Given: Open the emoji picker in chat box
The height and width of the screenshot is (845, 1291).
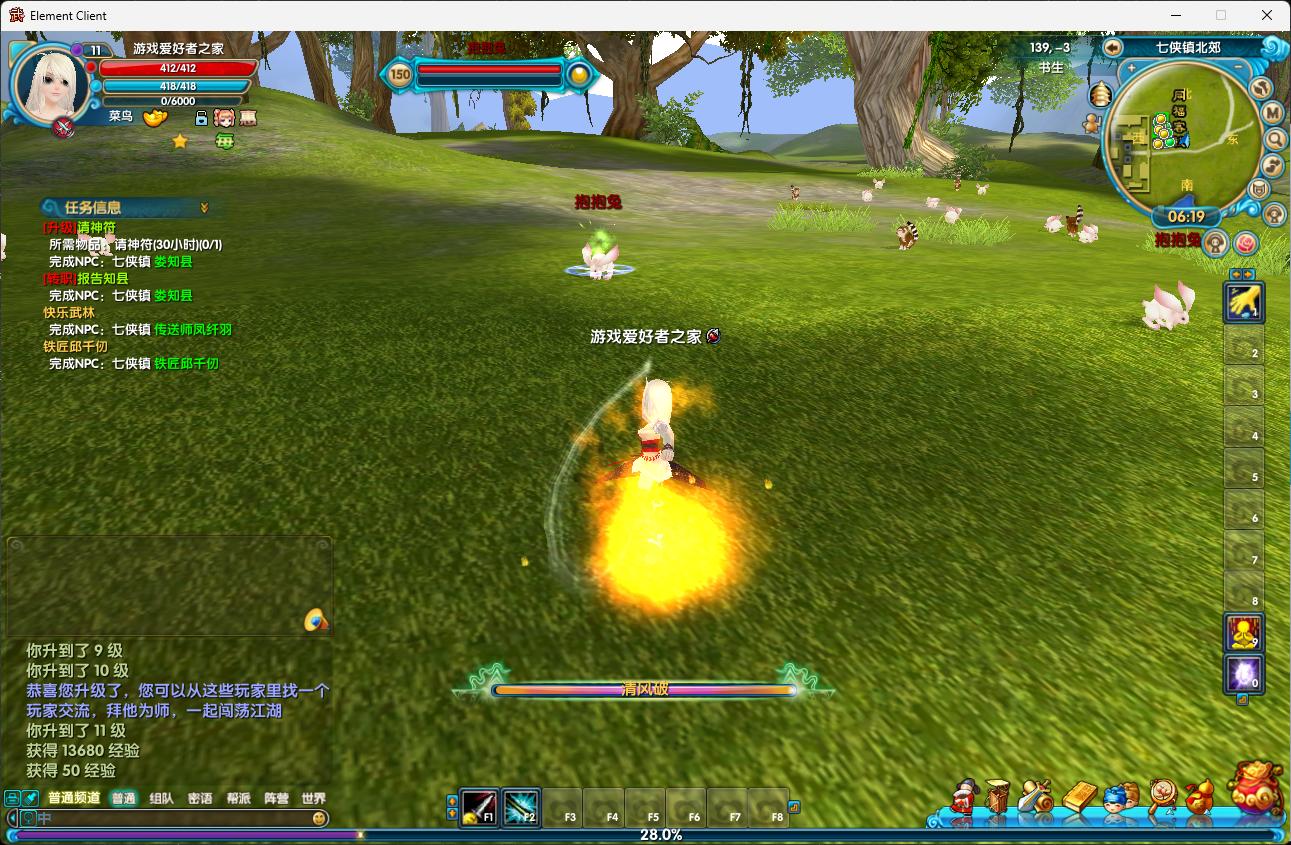Looking at the screenshot, I should 319,818.
